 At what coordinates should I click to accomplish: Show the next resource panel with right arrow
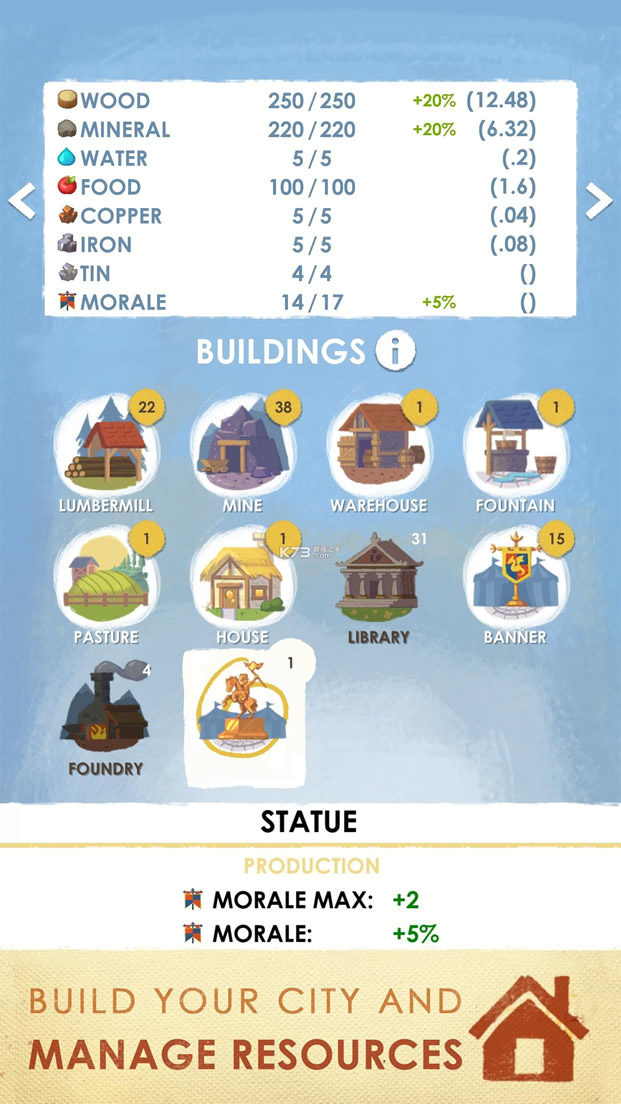598,201
